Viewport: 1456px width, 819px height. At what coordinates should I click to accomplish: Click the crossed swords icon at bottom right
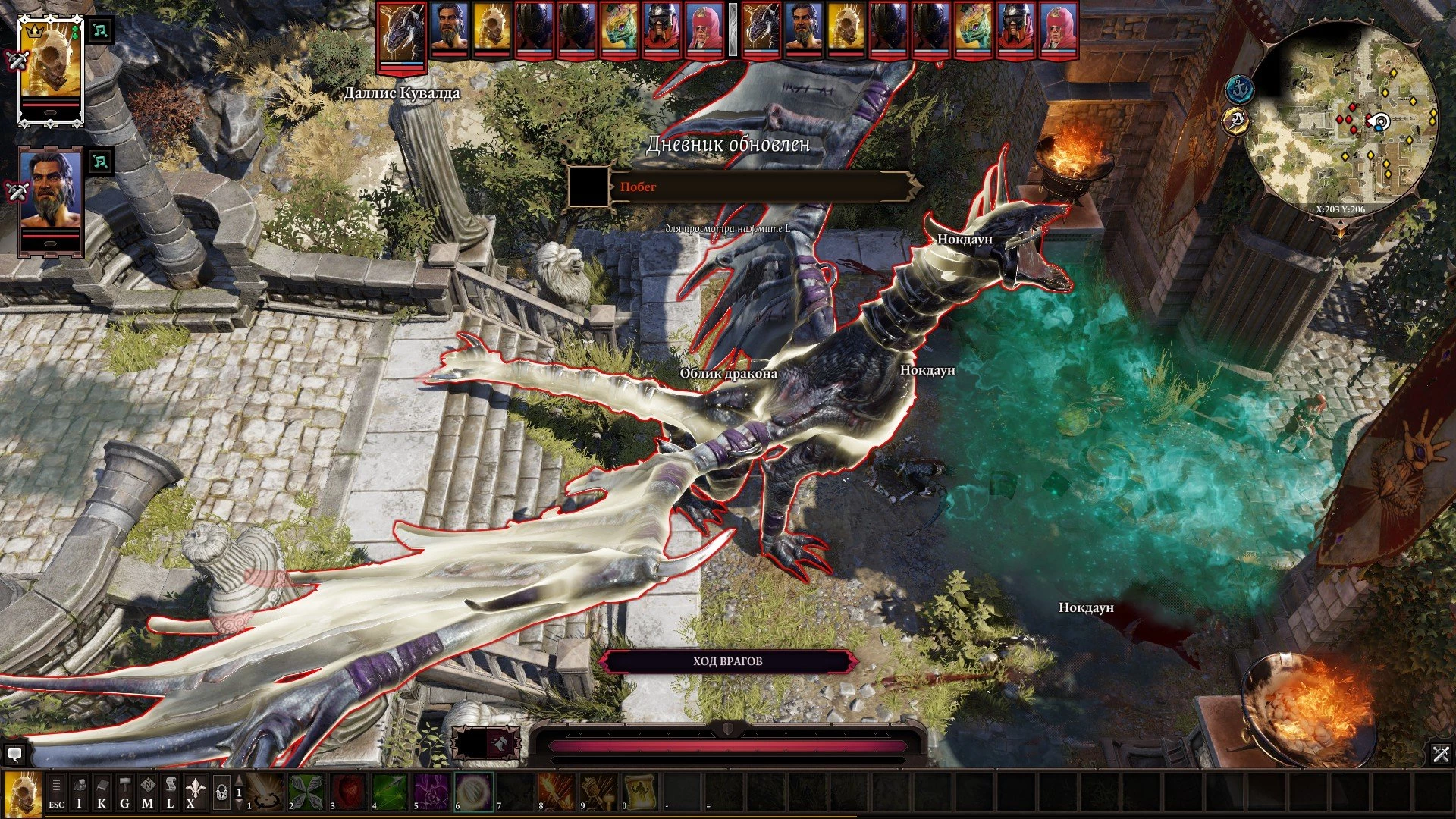pos(1441,754)
